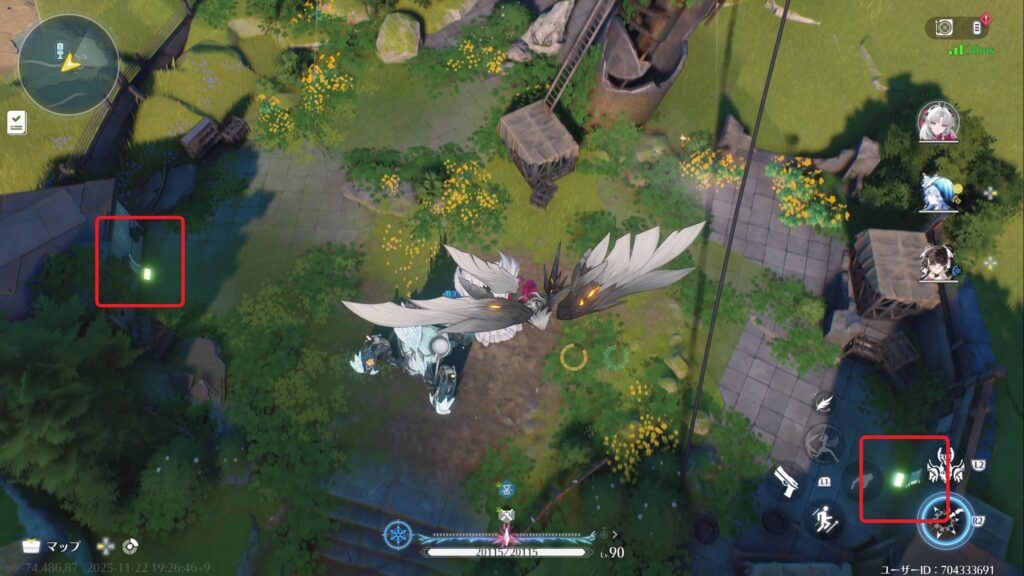Image resolution: width=1024 pixels, height=576 pixels.
Task: Select the white-haired character portrait
Action: click(x=938, y=122)
